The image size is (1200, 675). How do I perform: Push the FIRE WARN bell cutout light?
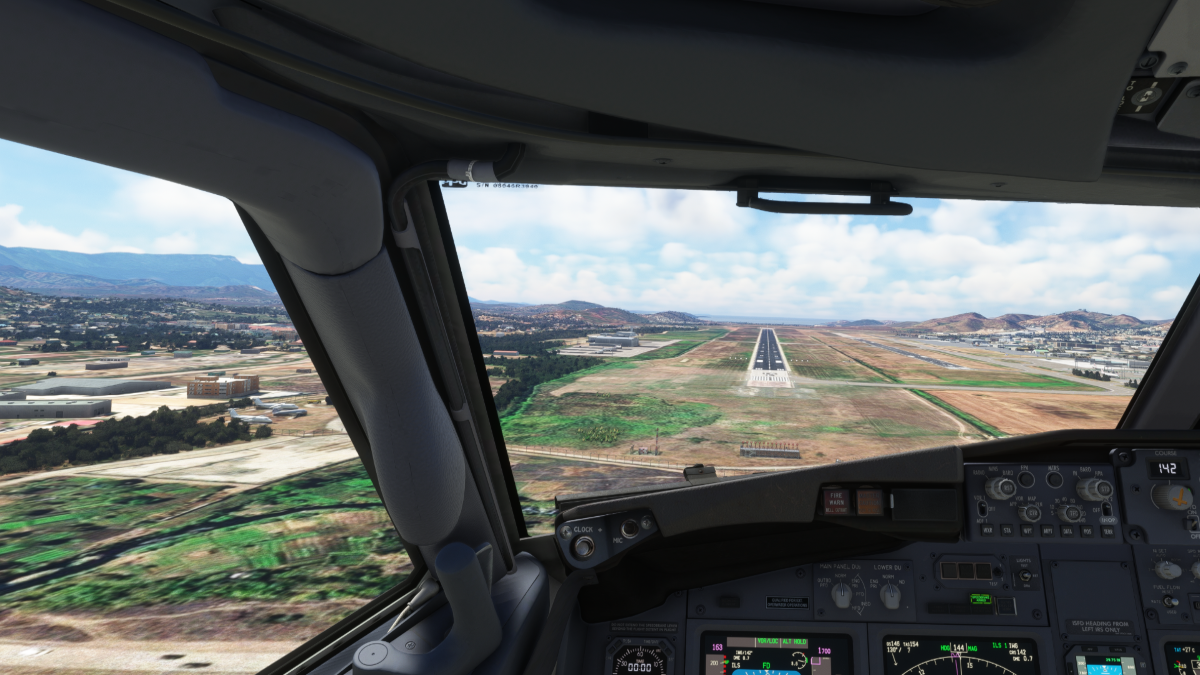click(x=837, y=501)
